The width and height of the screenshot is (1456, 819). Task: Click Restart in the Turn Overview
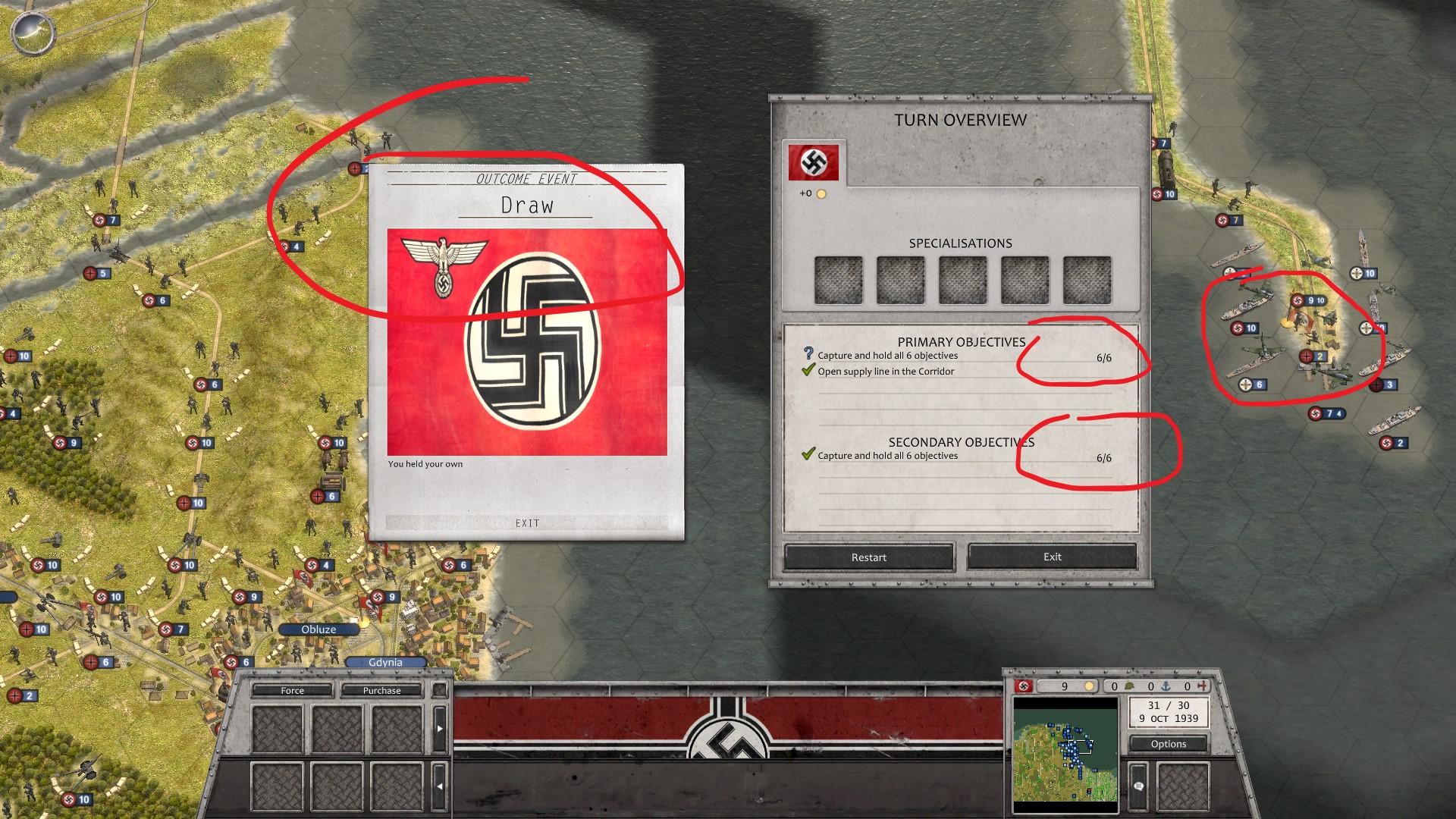point(868,557)
